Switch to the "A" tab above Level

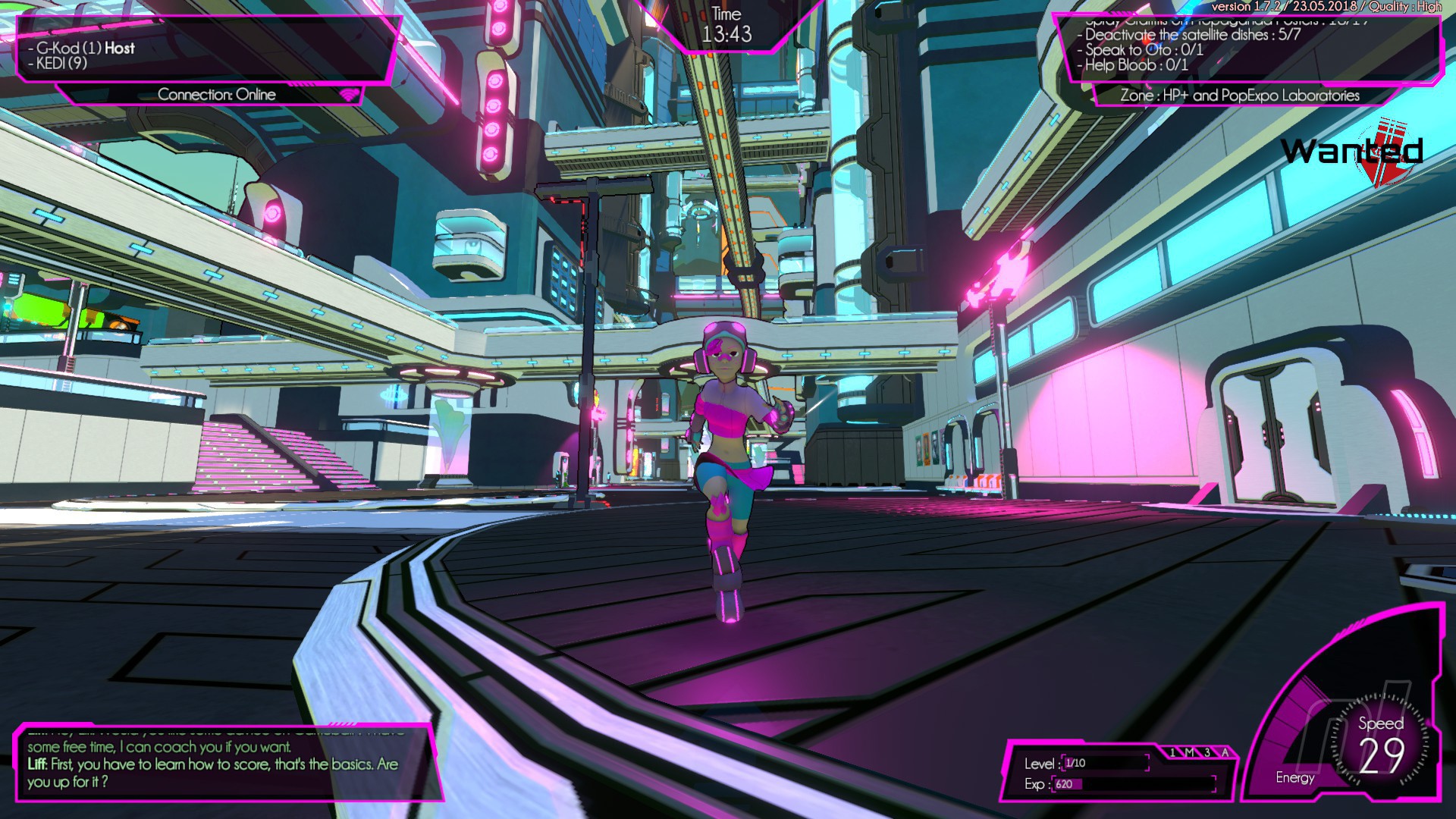(x=1225, y=752)
